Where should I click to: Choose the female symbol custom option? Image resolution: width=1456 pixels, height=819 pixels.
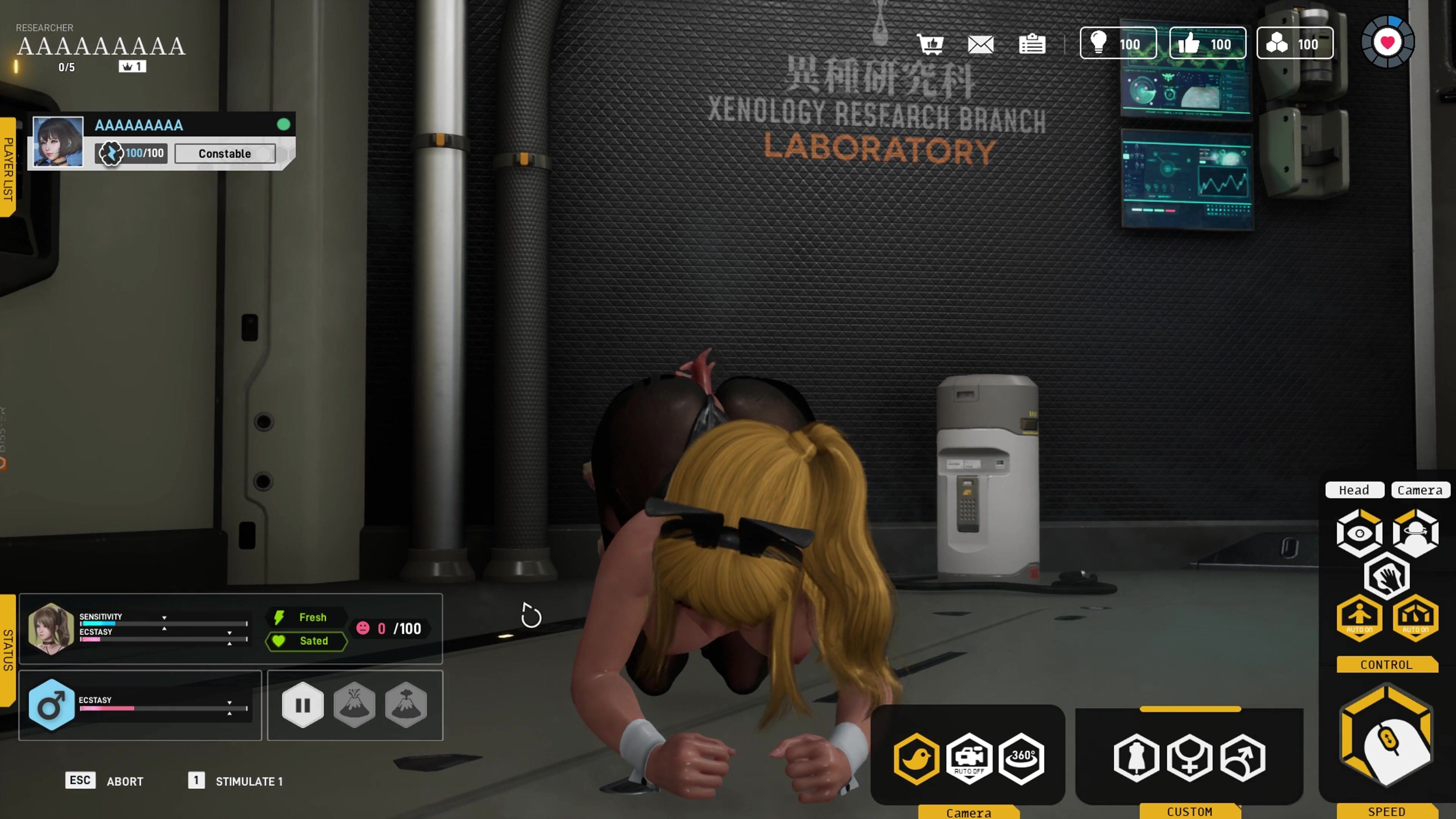[1190, 758]
